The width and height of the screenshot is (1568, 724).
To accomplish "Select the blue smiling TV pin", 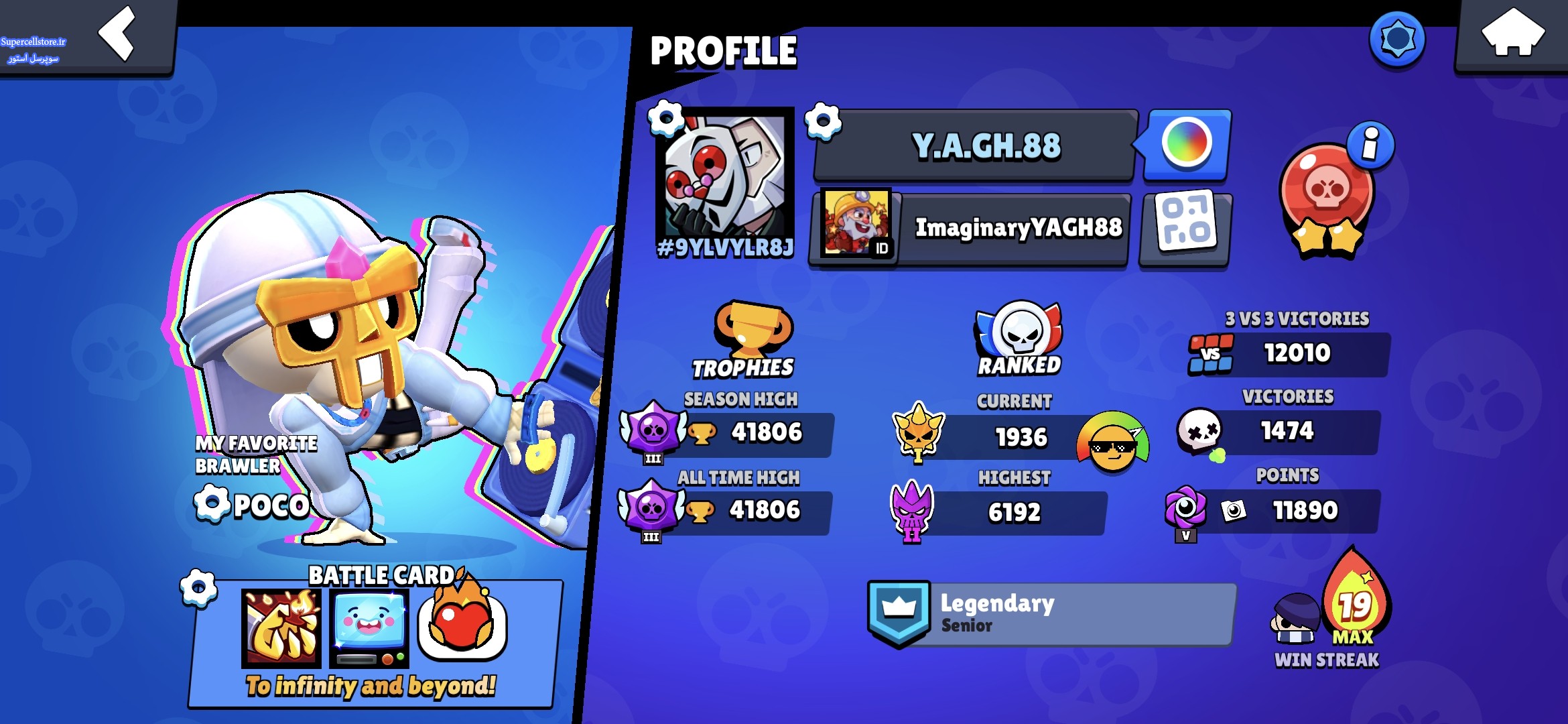I will (x=369, y=628).
